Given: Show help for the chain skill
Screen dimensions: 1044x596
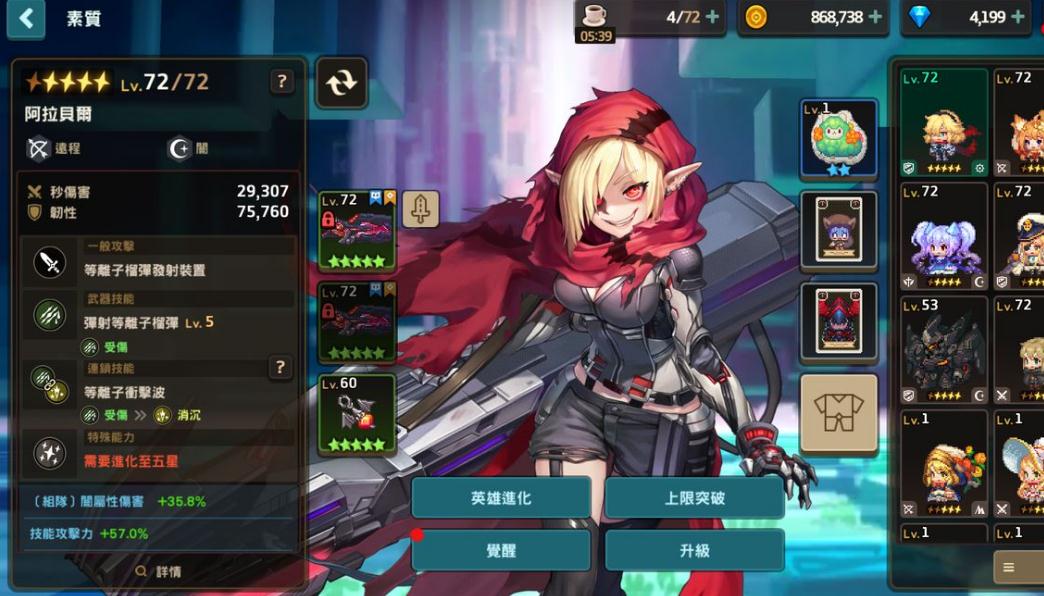Looking at the screenshot, I should 281,368.
